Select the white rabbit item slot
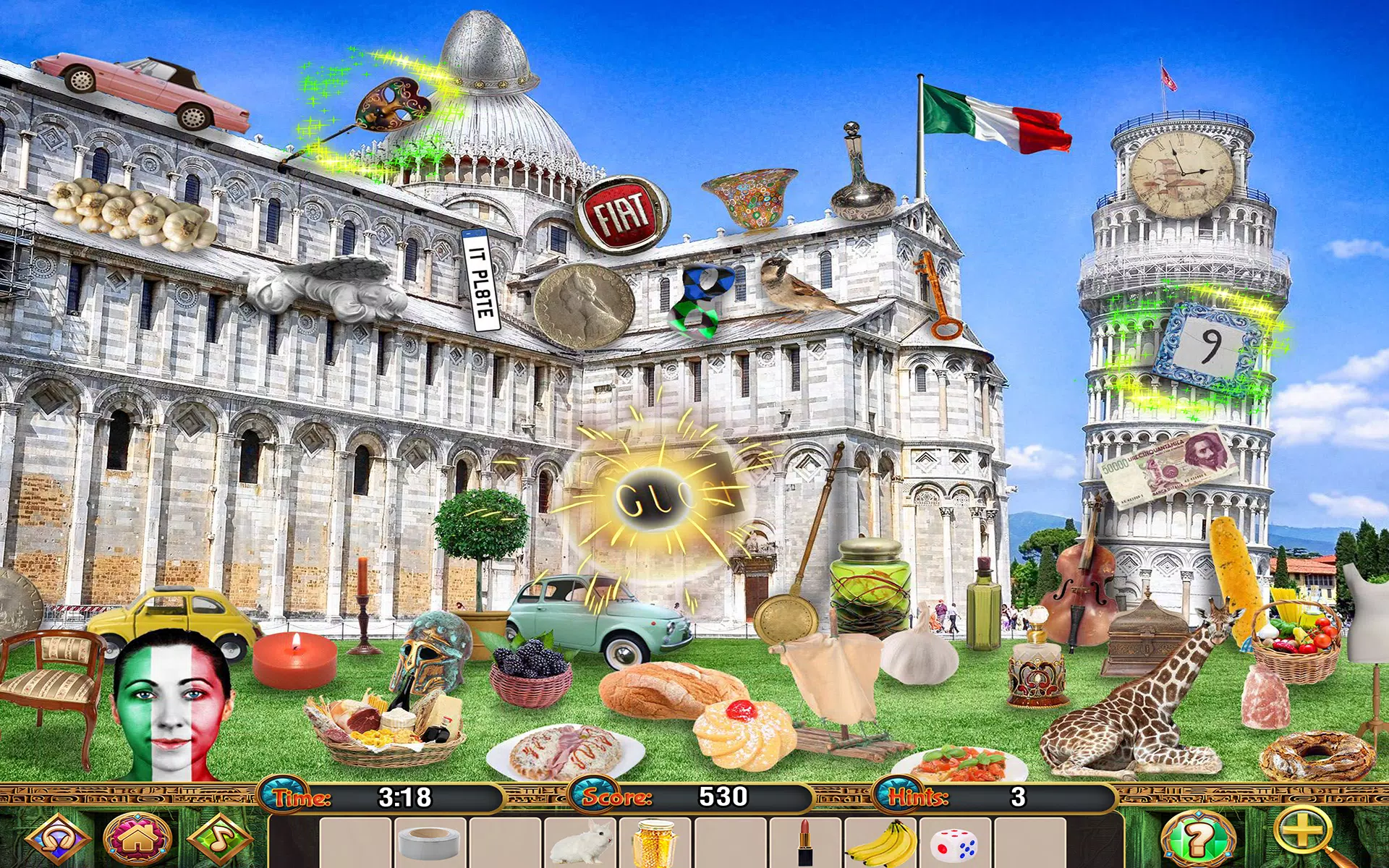Viewport: 1389px width, 868px height. 580,843
